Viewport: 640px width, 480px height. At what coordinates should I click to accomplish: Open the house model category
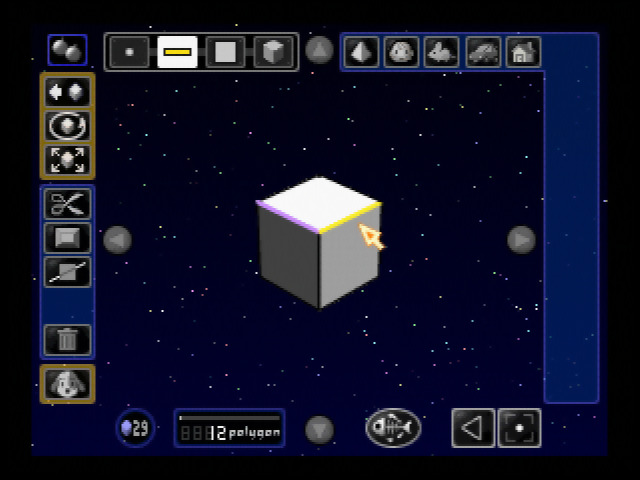point(522,52)
